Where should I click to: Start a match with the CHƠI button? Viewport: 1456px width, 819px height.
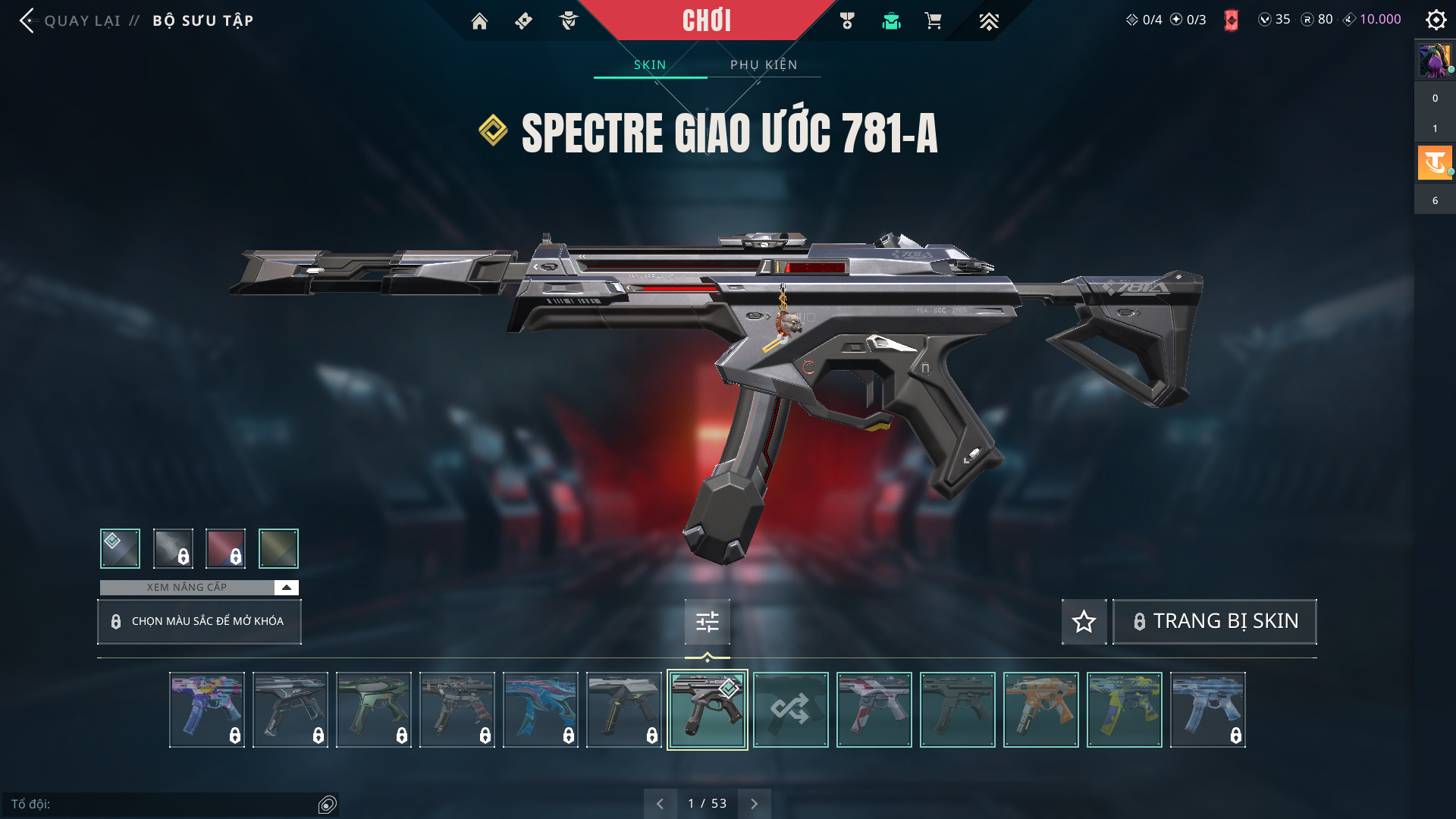[x=706, y=20]
